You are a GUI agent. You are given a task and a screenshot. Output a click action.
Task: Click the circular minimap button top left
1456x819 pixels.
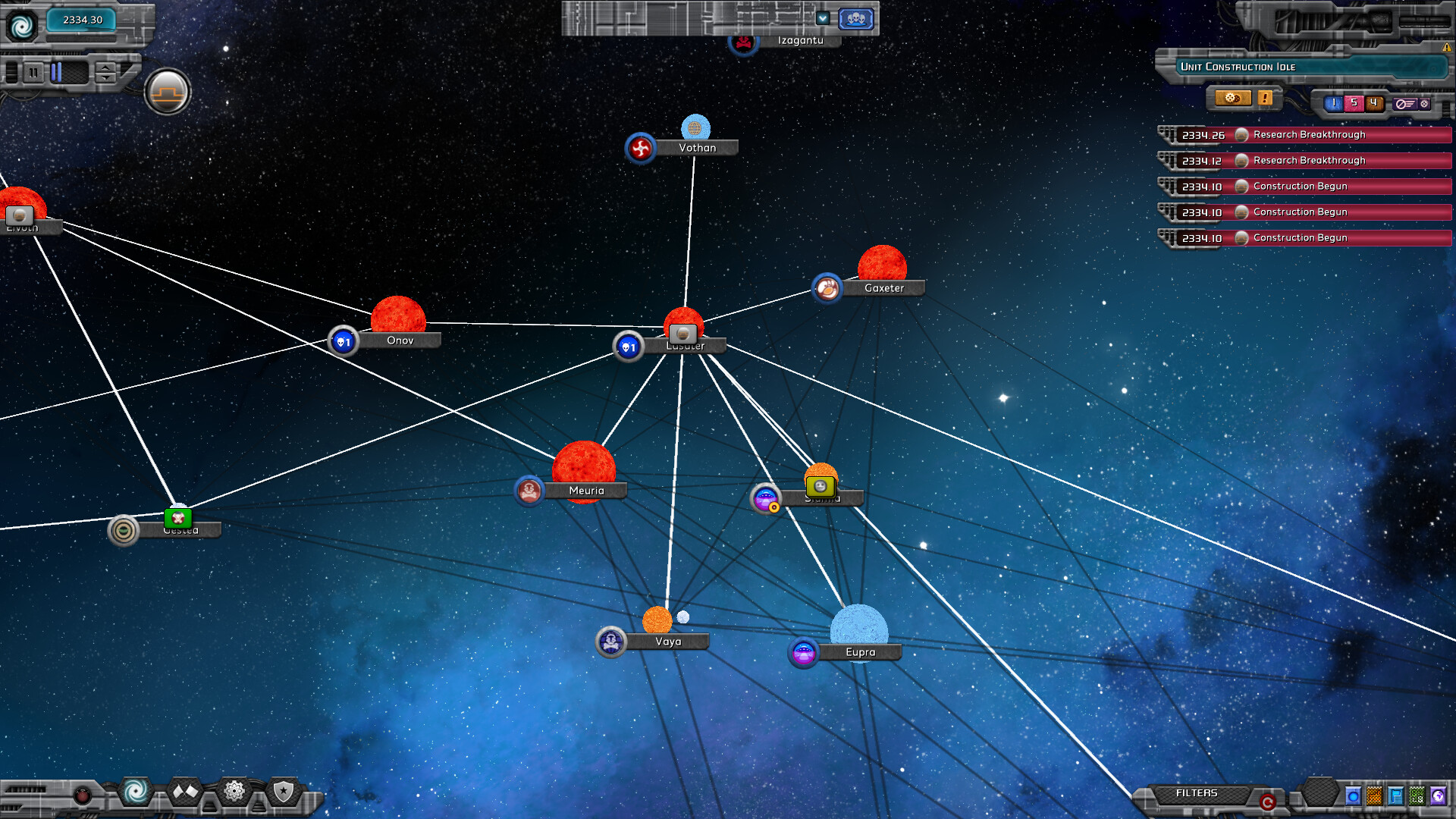coord(168,91)
